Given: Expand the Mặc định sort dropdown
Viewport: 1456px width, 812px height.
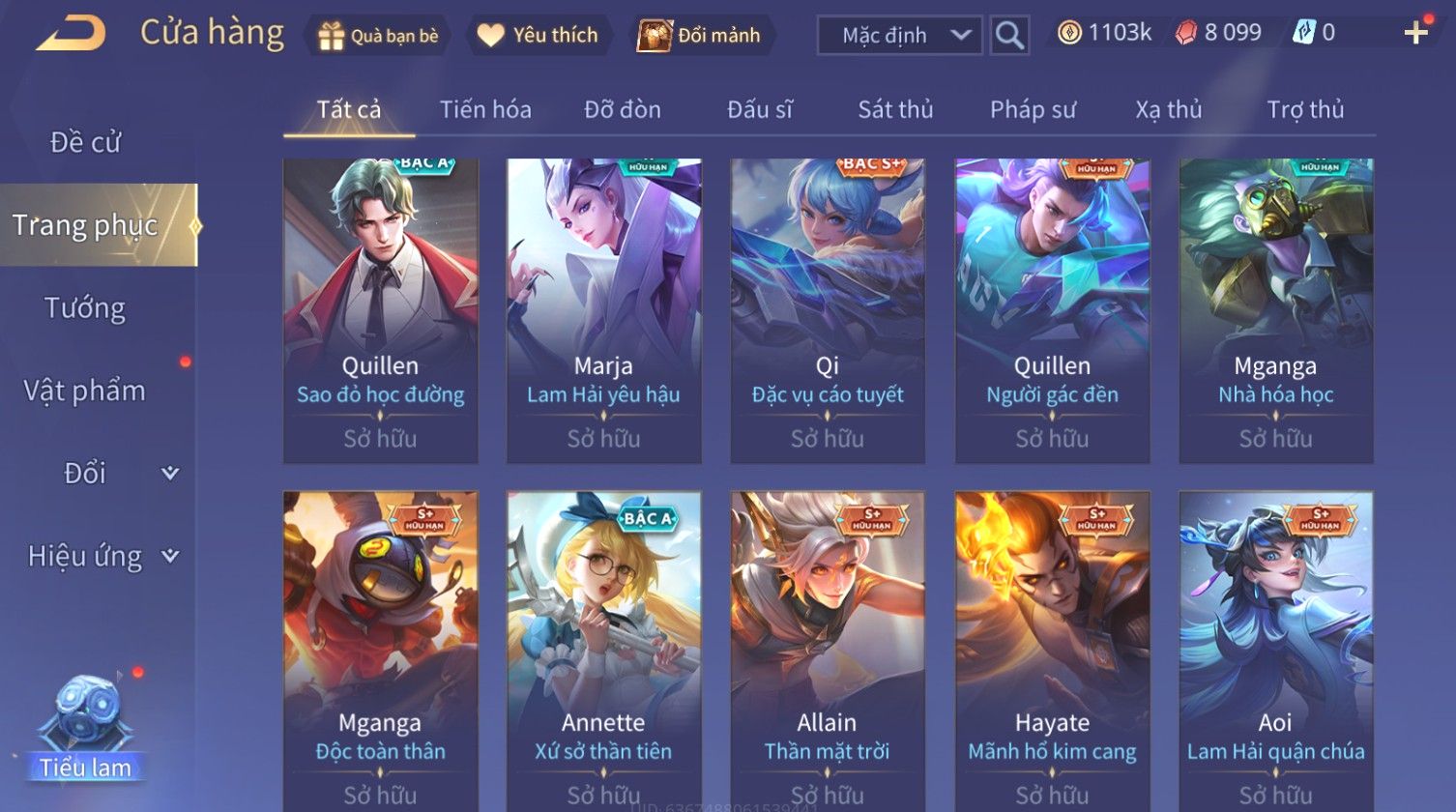Looking at the screenshot, I should (x=899, y=36).
